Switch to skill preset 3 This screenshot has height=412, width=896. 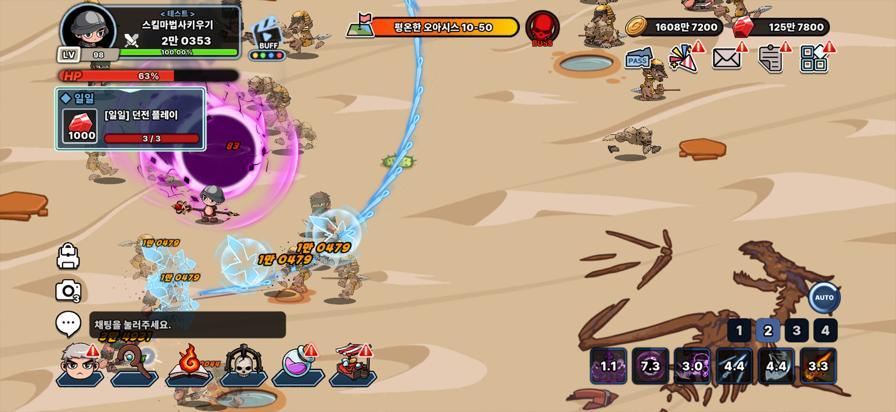pyautogui.click(x=796, y=331)
